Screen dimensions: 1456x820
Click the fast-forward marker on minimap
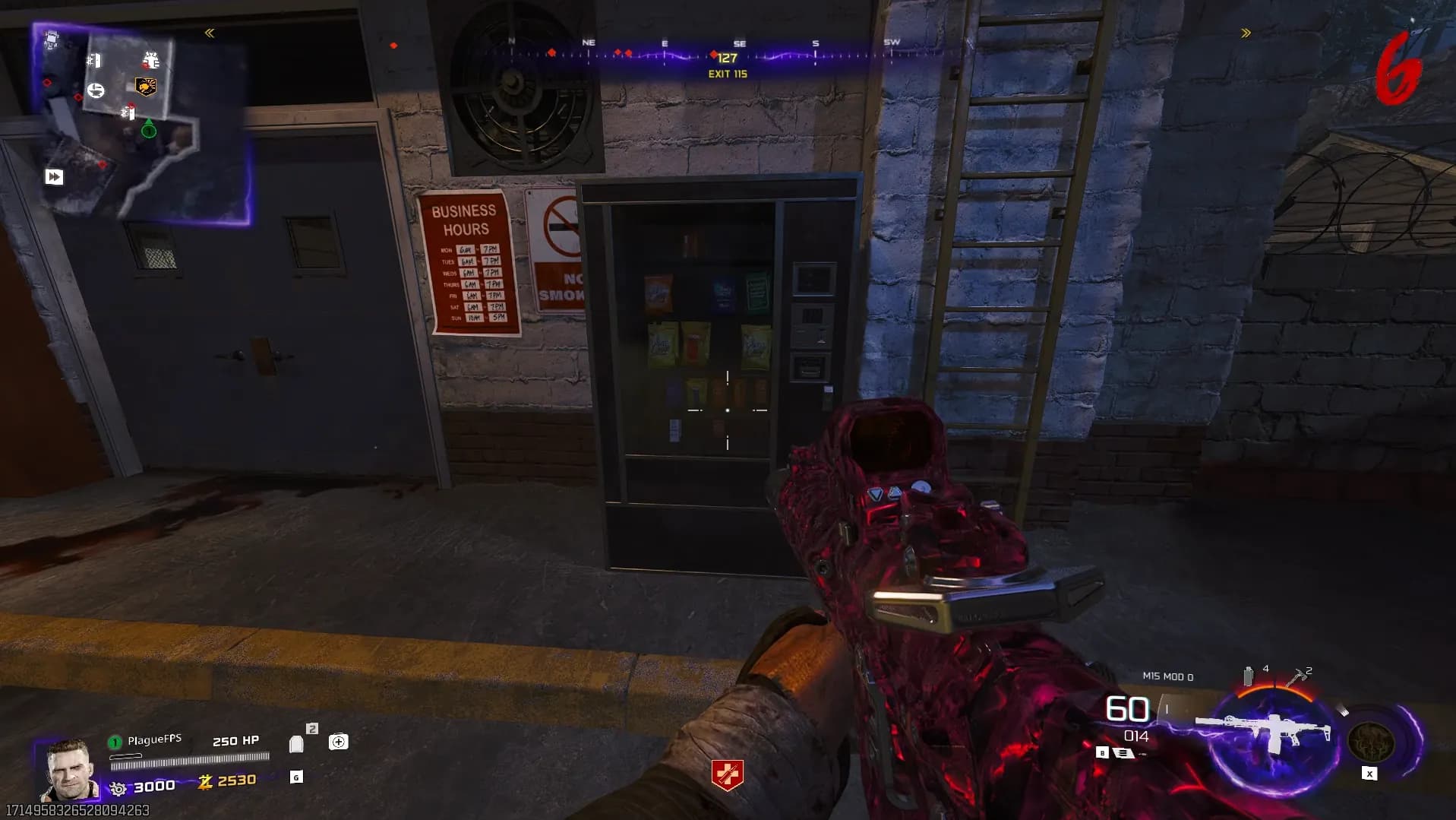pyautogui.click(x=54, y=177)
